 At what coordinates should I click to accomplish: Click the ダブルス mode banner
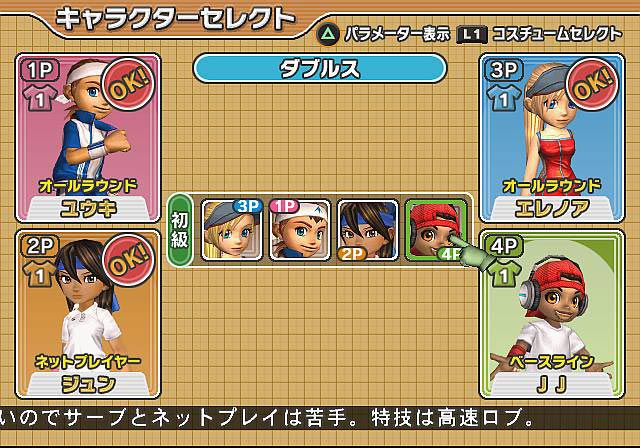[x=319, y=68]
